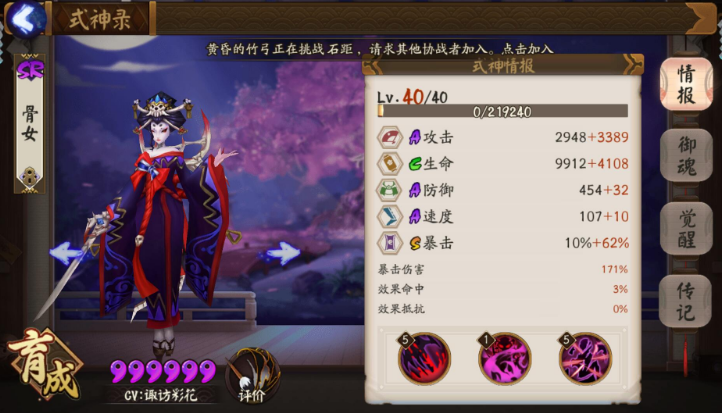Go back using the blue arrow button

point(27,17)
